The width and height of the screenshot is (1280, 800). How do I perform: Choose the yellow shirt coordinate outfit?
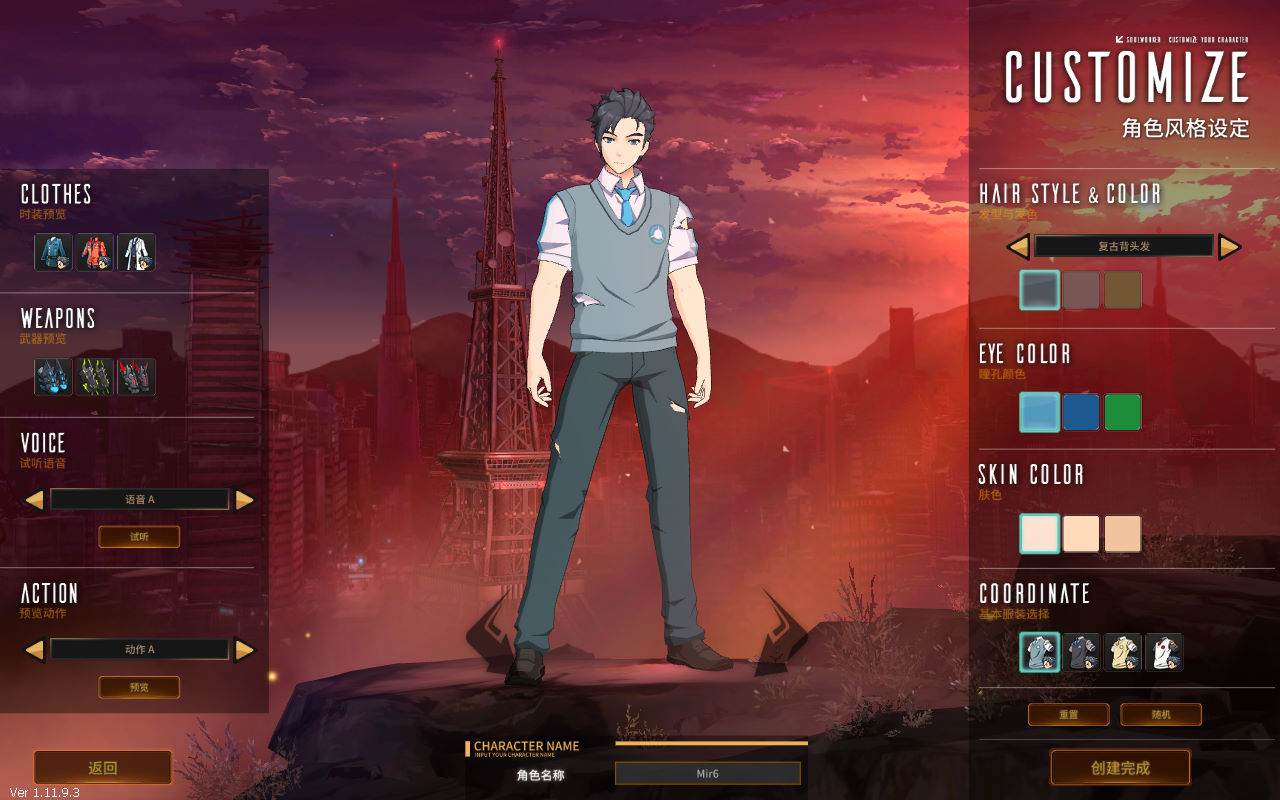click(1123, 652)
